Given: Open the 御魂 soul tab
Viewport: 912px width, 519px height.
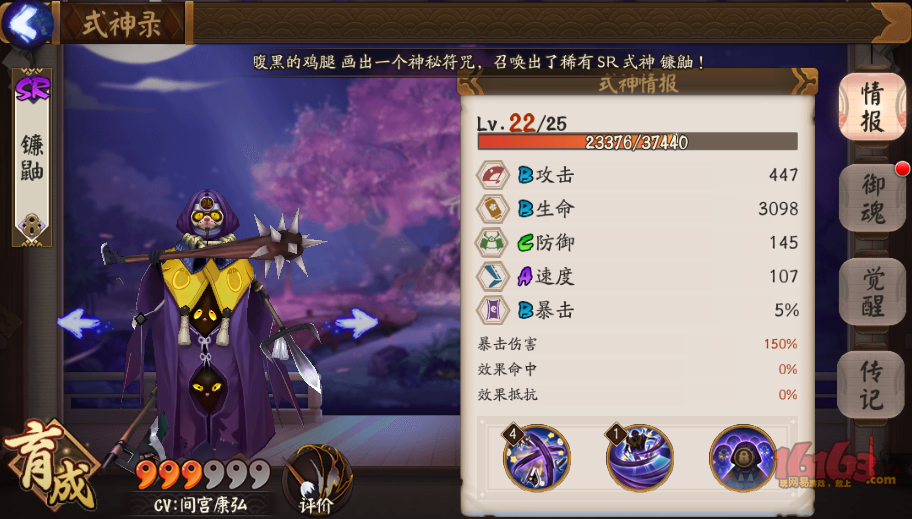Looking at the screenshot, I should point(871,199).
